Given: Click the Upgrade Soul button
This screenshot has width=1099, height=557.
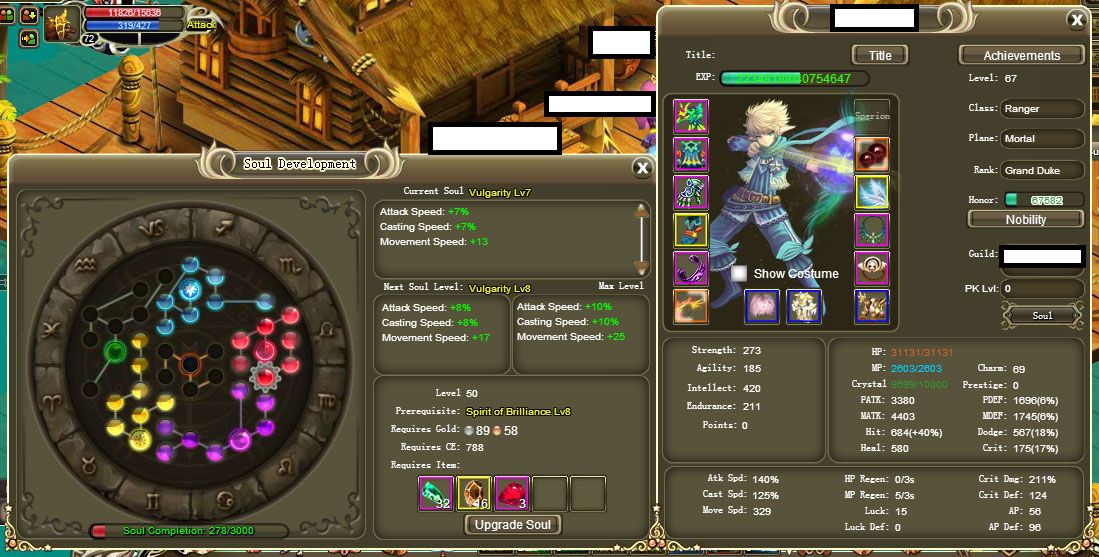Looking at the screenshot, I should 514,525.
